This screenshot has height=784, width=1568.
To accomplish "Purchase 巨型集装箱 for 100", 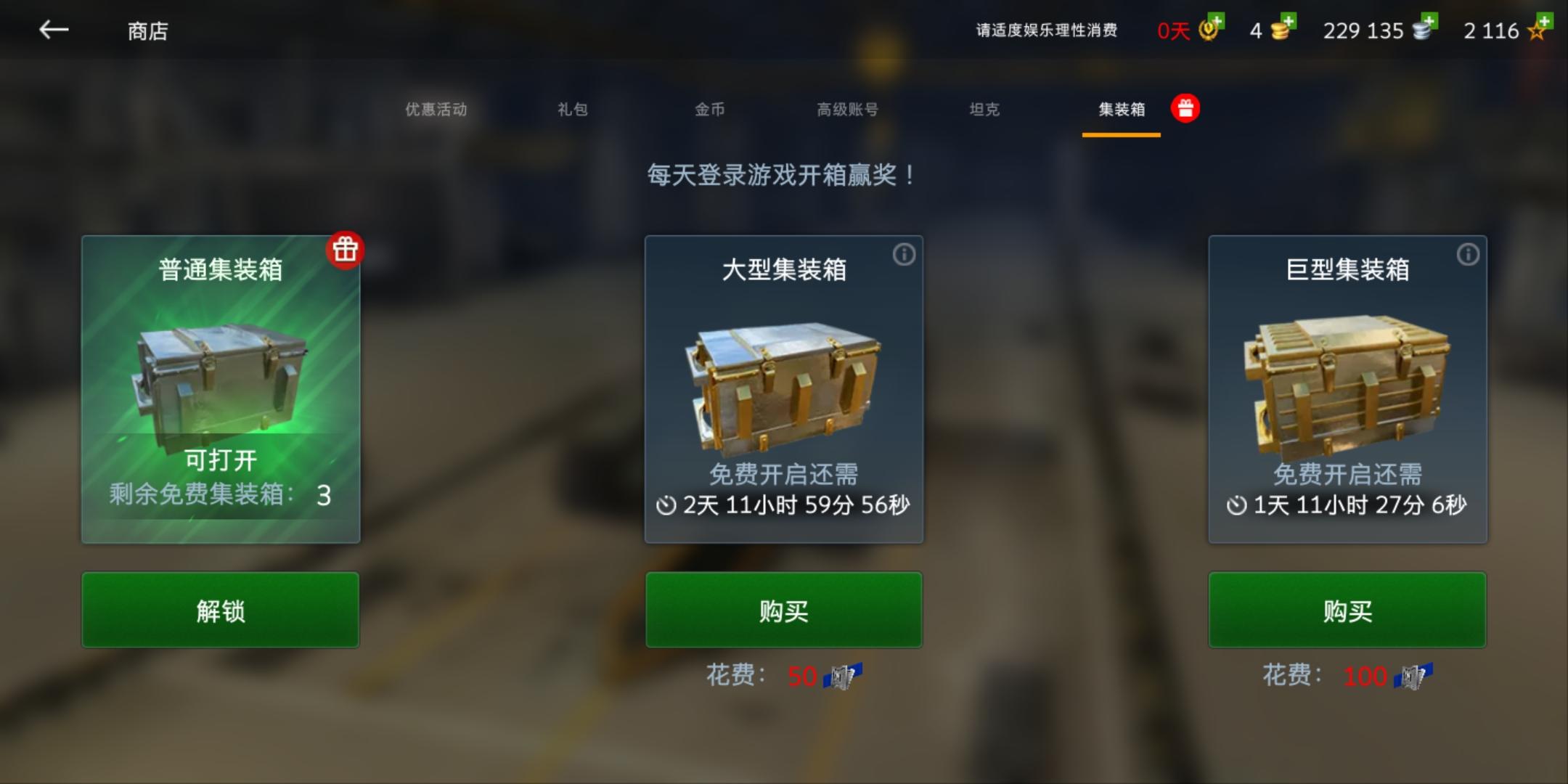I will 1347,610.
